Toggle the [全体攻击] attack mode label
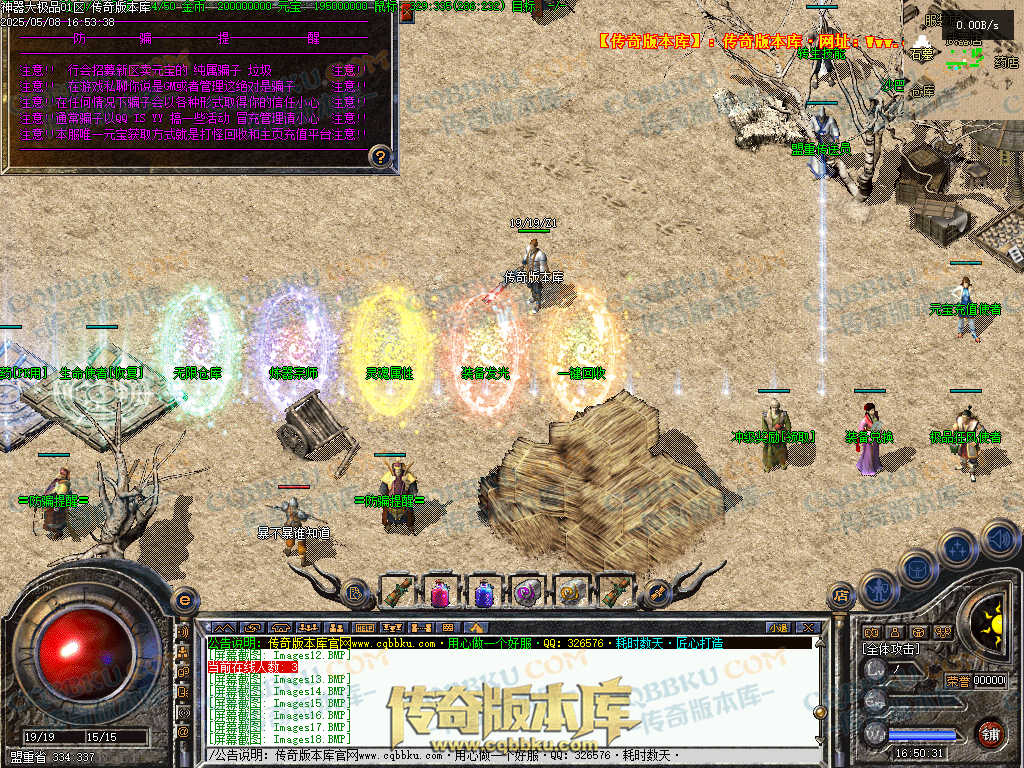Viewport: 1024px width, 768px height. coord(892,649)
